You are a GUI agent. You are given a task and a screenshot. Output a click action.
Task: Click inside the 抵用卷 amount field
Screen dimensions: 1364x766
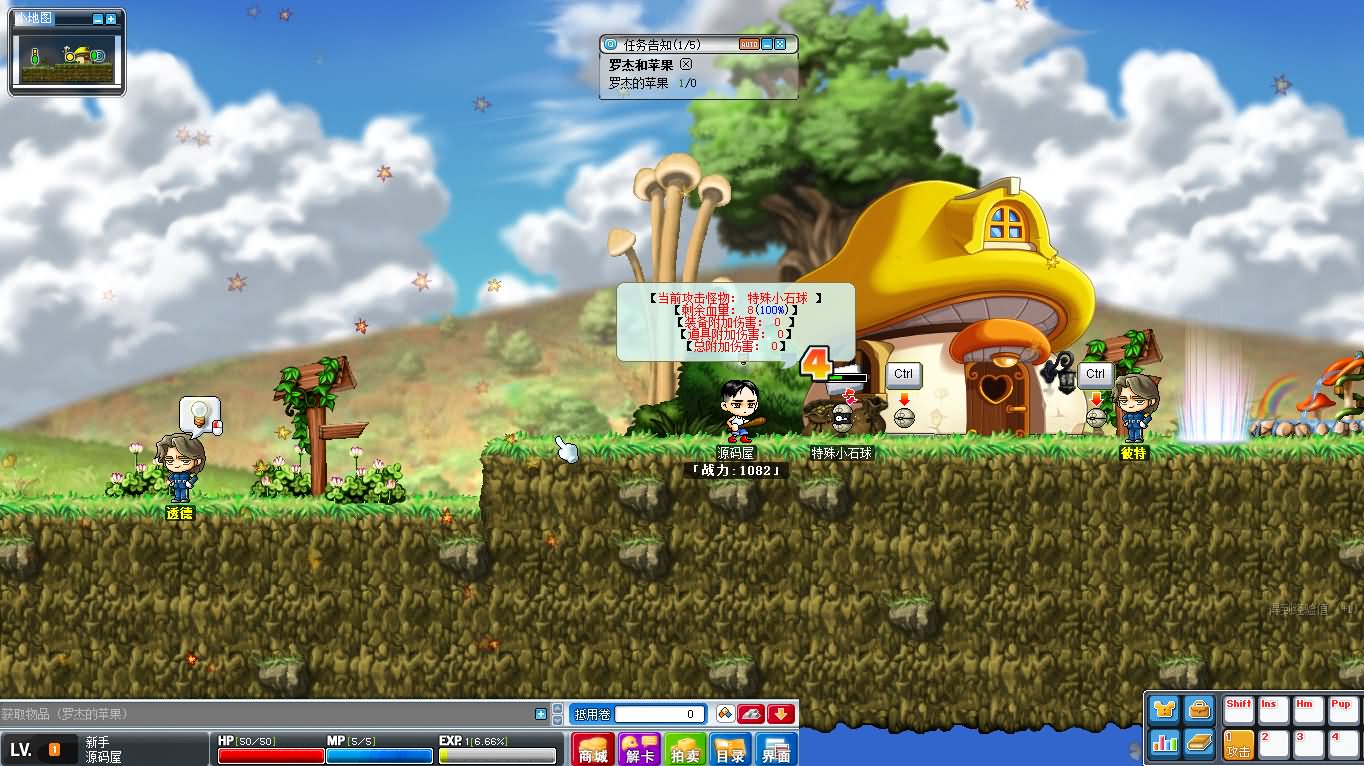click(659, 714)
